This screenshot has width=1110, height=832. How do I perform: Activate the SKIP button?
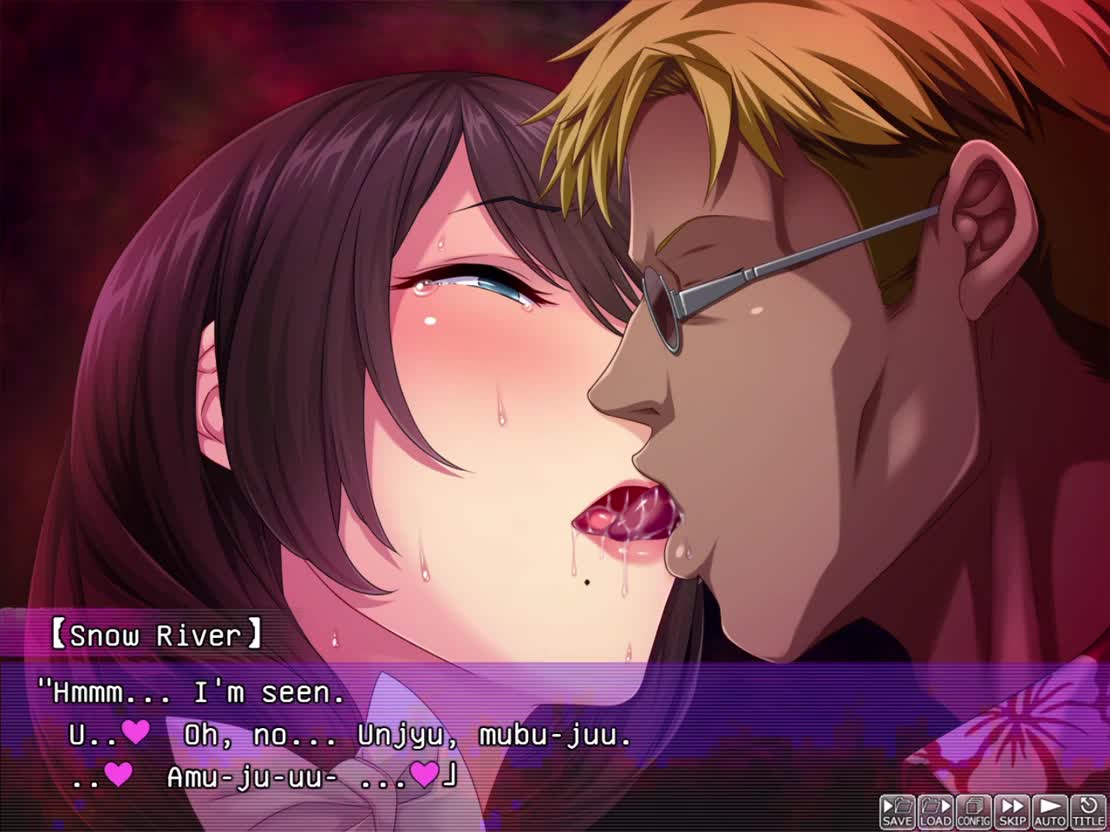click(x=1011, y=811)
